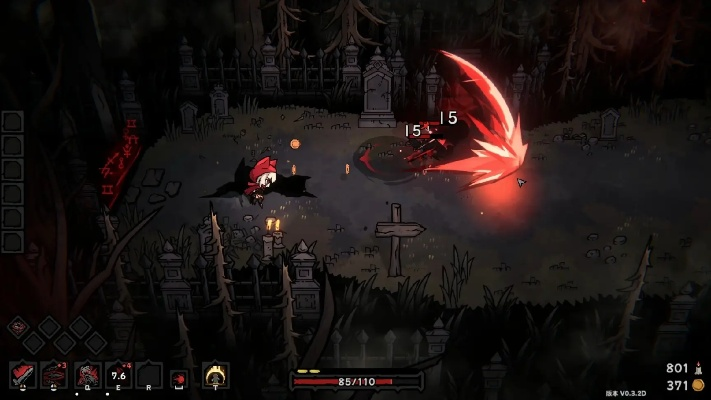Select the empty R ability slot
This screenshot has height=400, width=711.
pyautogui.click(x=149, y=375)
